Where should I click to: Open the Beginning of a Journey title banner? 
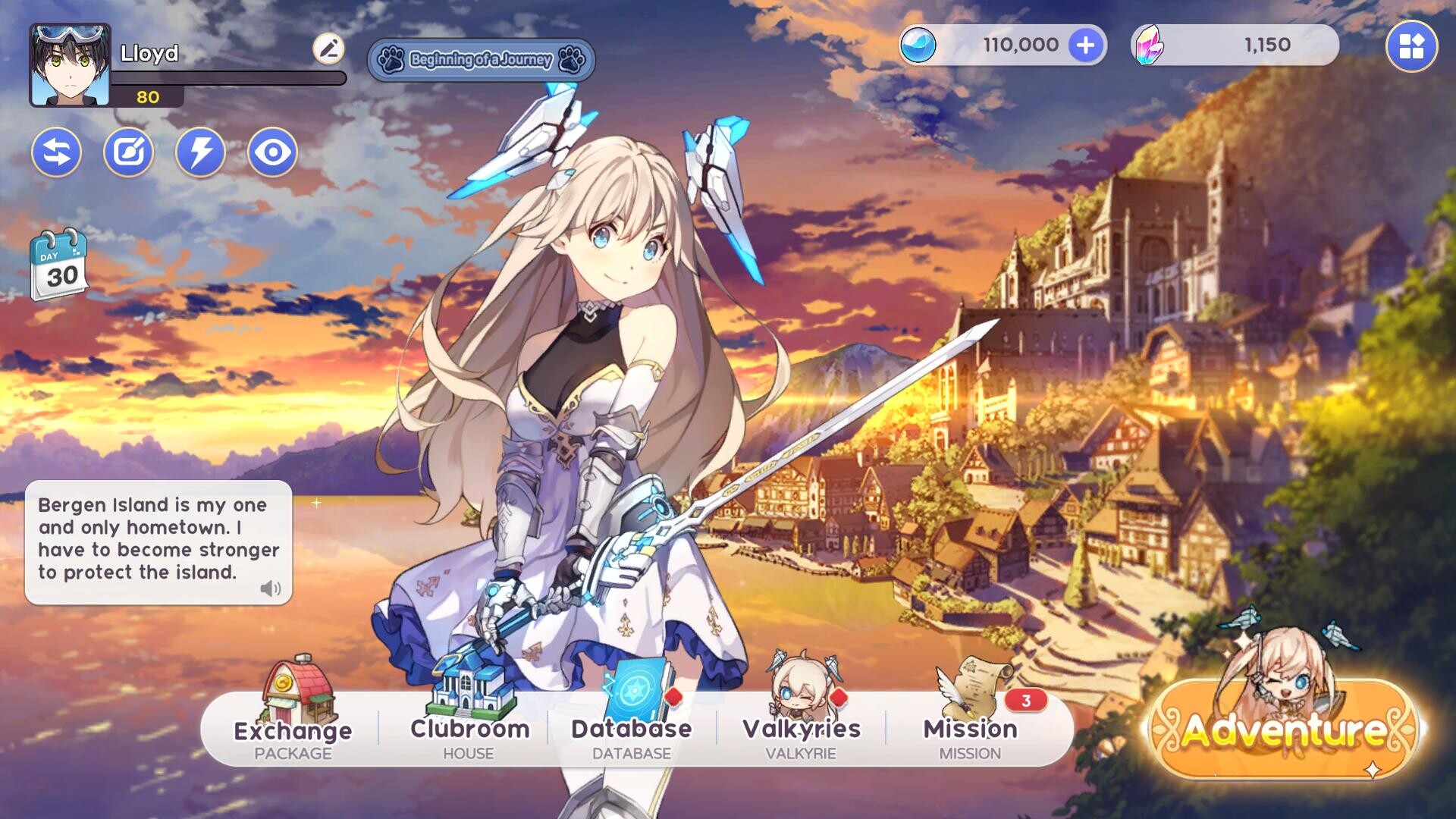pos(482,61)
